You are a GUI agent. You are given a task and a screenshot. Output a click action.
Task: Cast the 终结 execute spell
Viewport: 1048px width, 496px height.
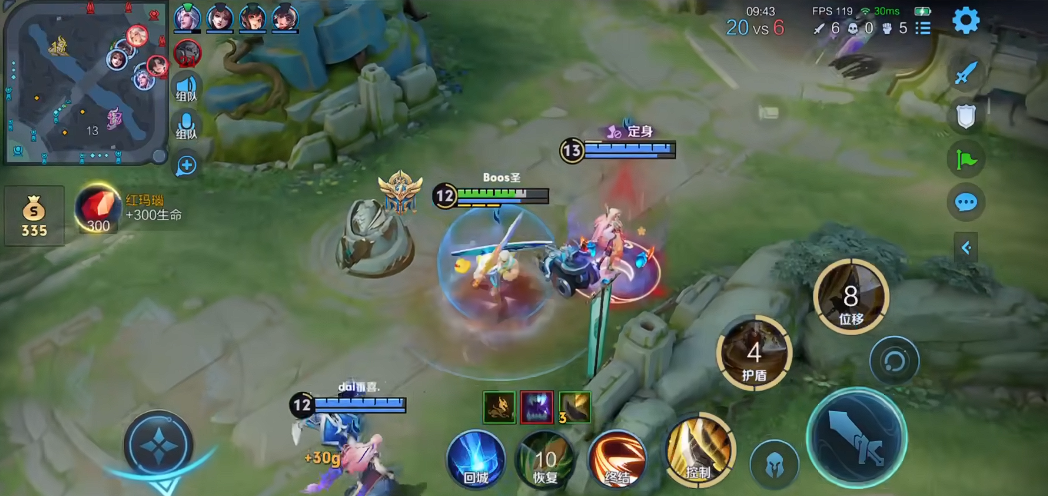[618, 459]
